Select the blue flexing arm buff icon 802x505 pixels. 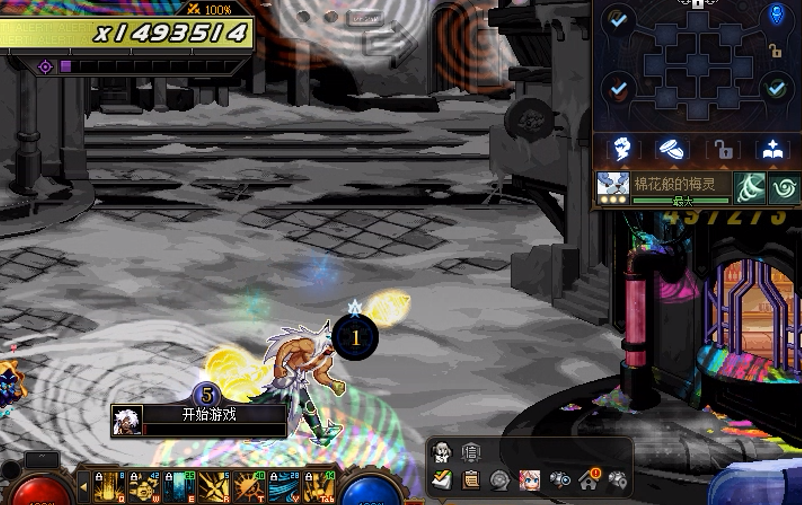point(621,150)
